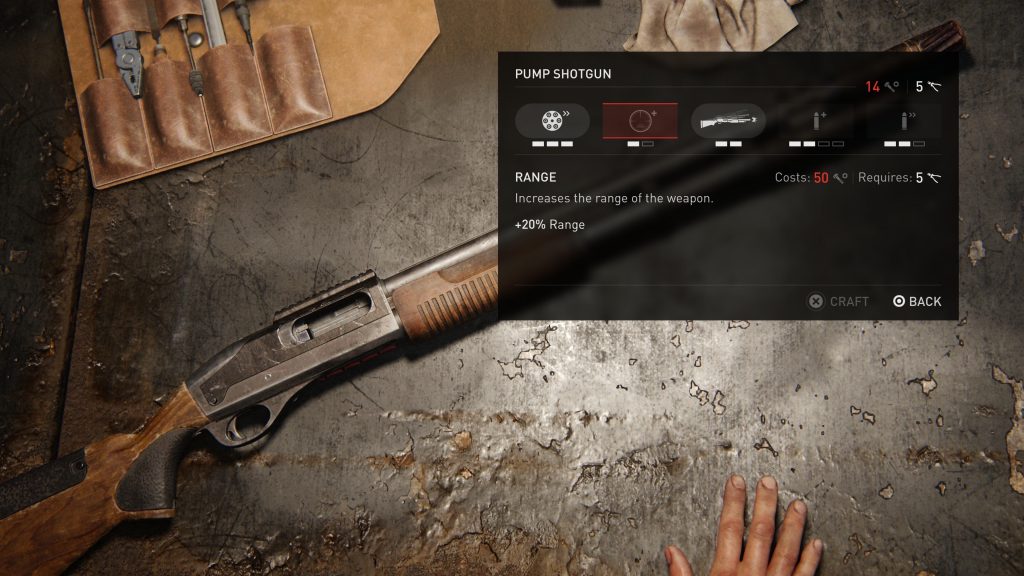Pick the shell-with-plus capacity upgrade
Image resolution: width=1024 pixels, height=576 pixels.
(816, 121)
